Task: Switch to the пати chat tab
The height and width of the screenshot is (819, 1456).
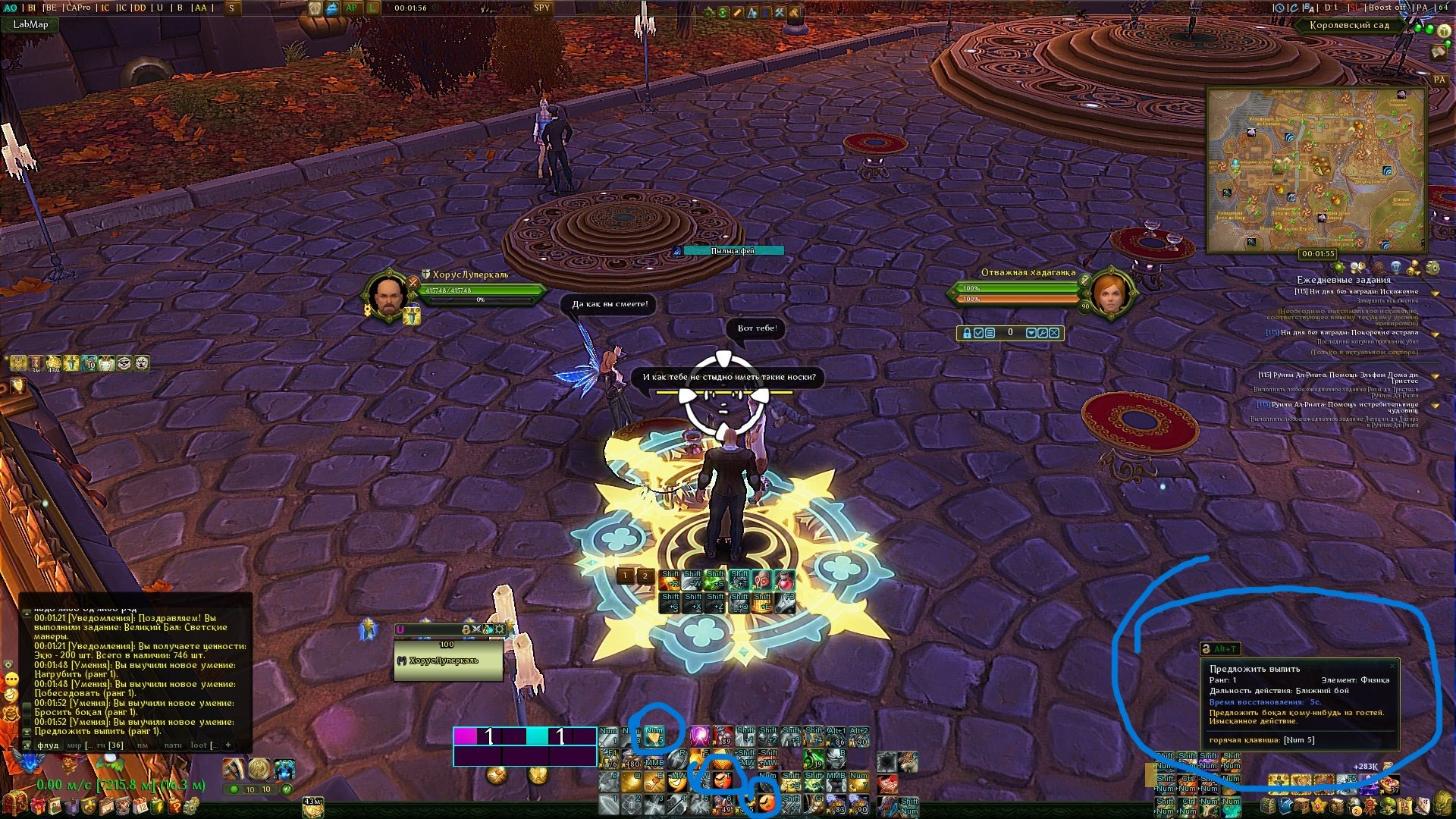Action: tap(173, 745)
